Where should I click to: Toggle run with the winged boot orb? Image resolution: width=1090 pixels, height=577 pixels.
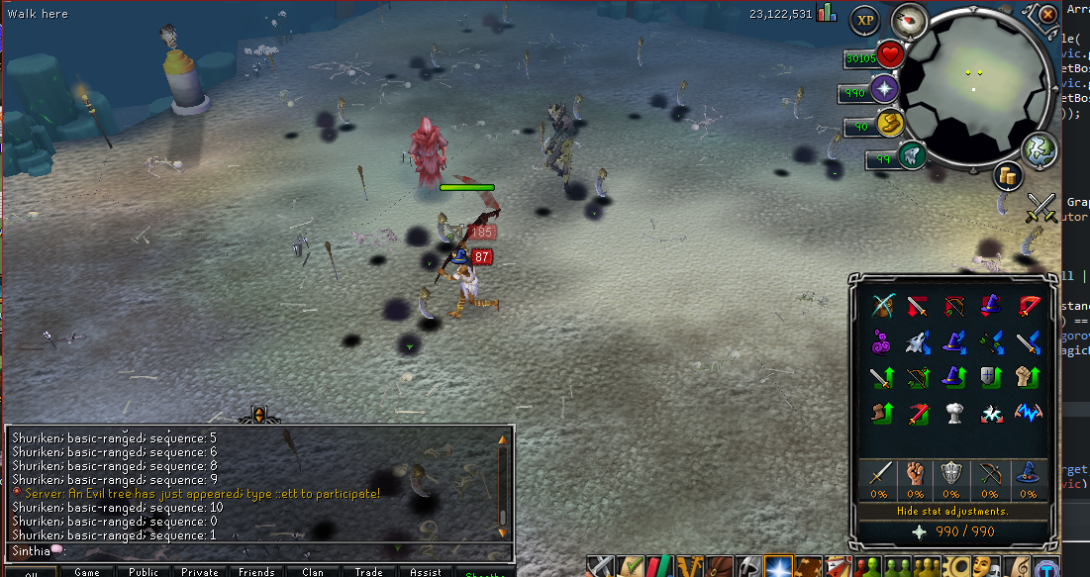point(888,124)
